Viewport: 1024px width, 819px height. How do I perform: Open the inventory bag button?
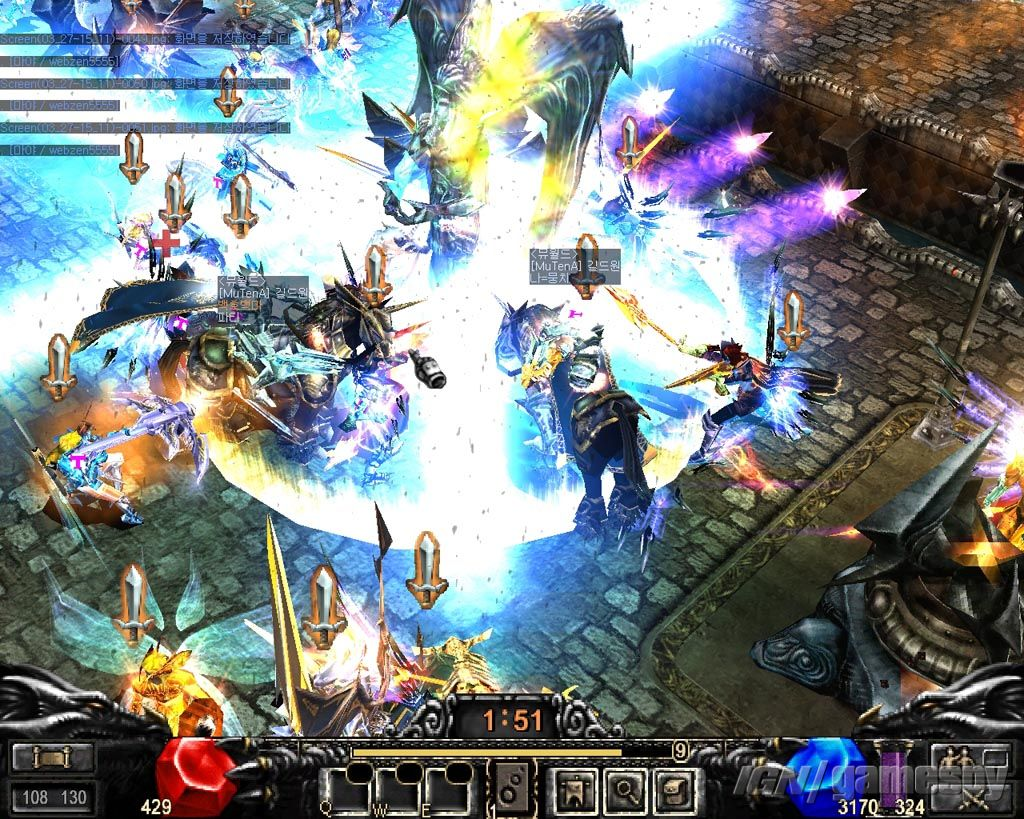click(676, 791)
